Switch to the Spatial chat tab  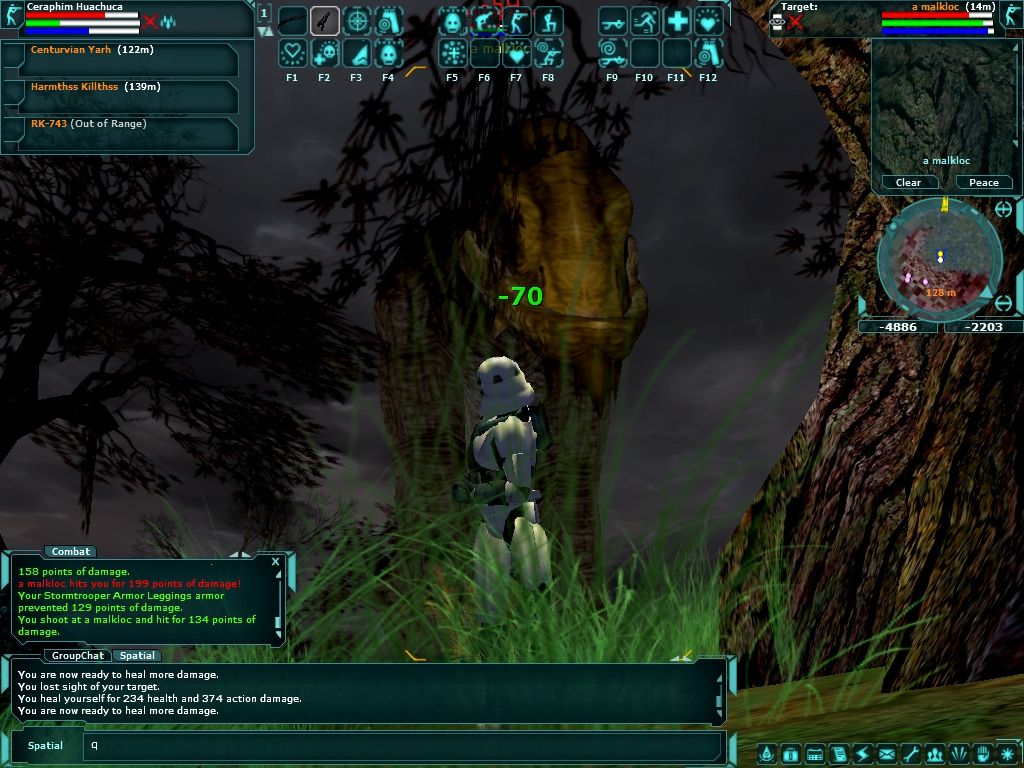click(136, 656)
